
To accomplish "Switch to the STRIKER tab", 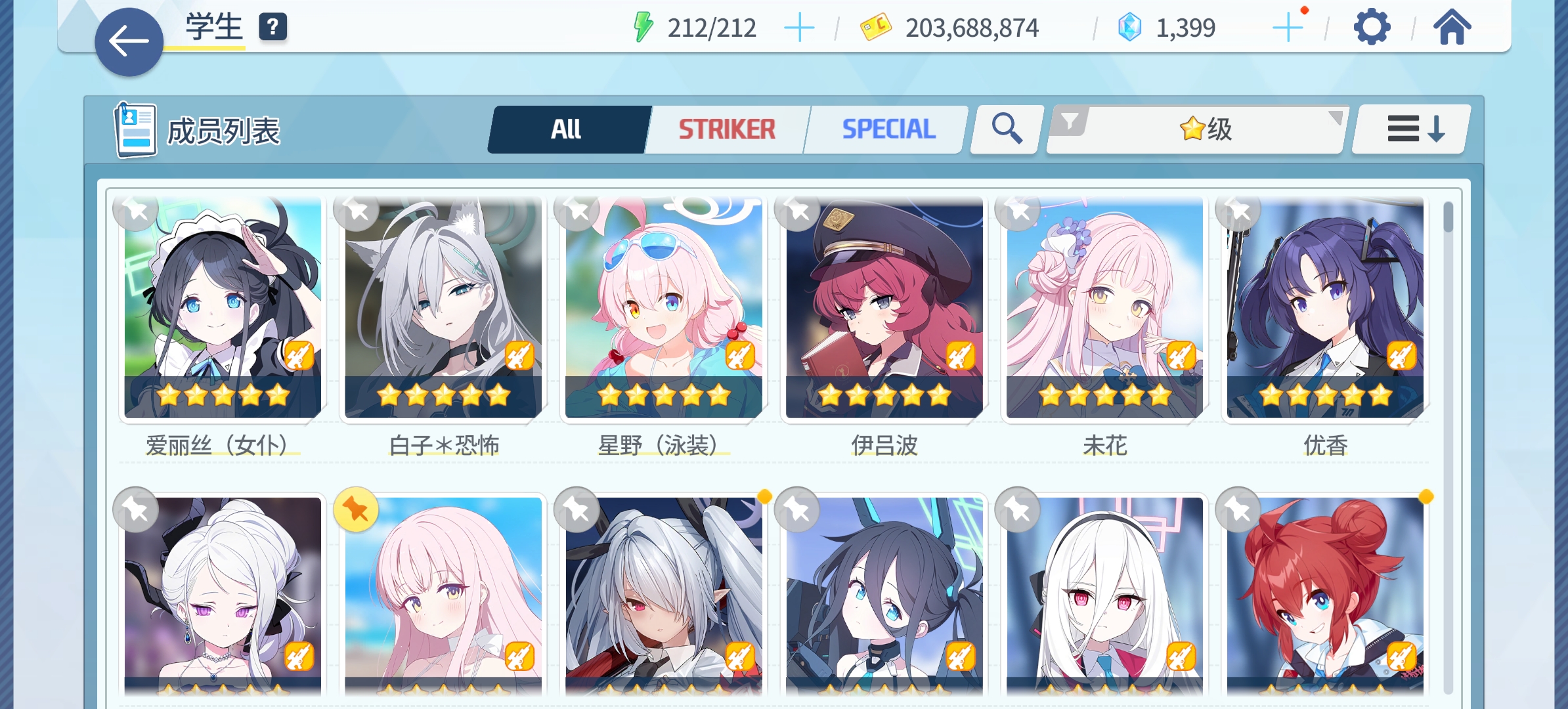I will [726, 129].
